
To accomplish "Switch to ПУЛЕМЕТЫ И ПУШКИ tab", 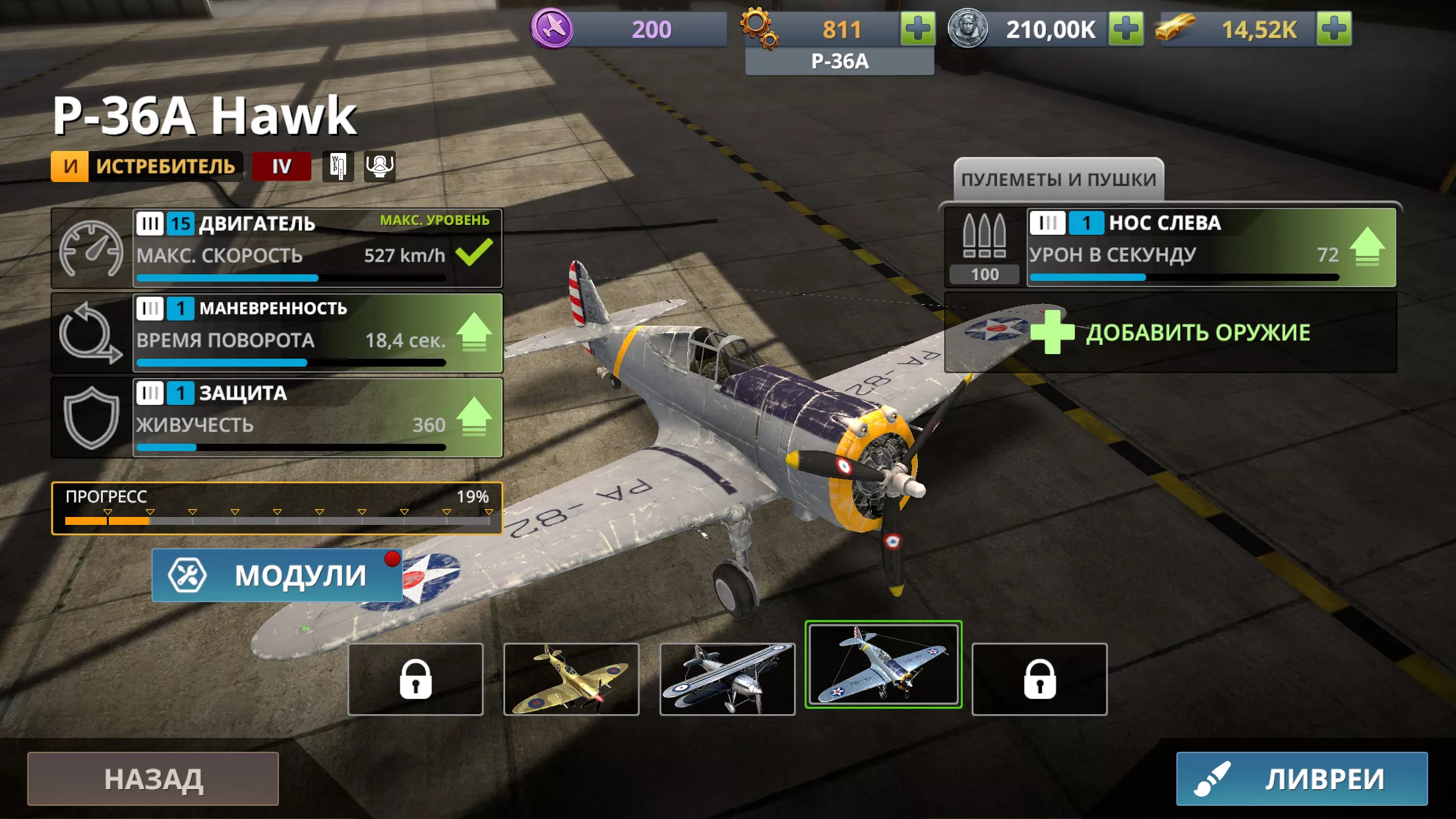I will pos(1058,179).
